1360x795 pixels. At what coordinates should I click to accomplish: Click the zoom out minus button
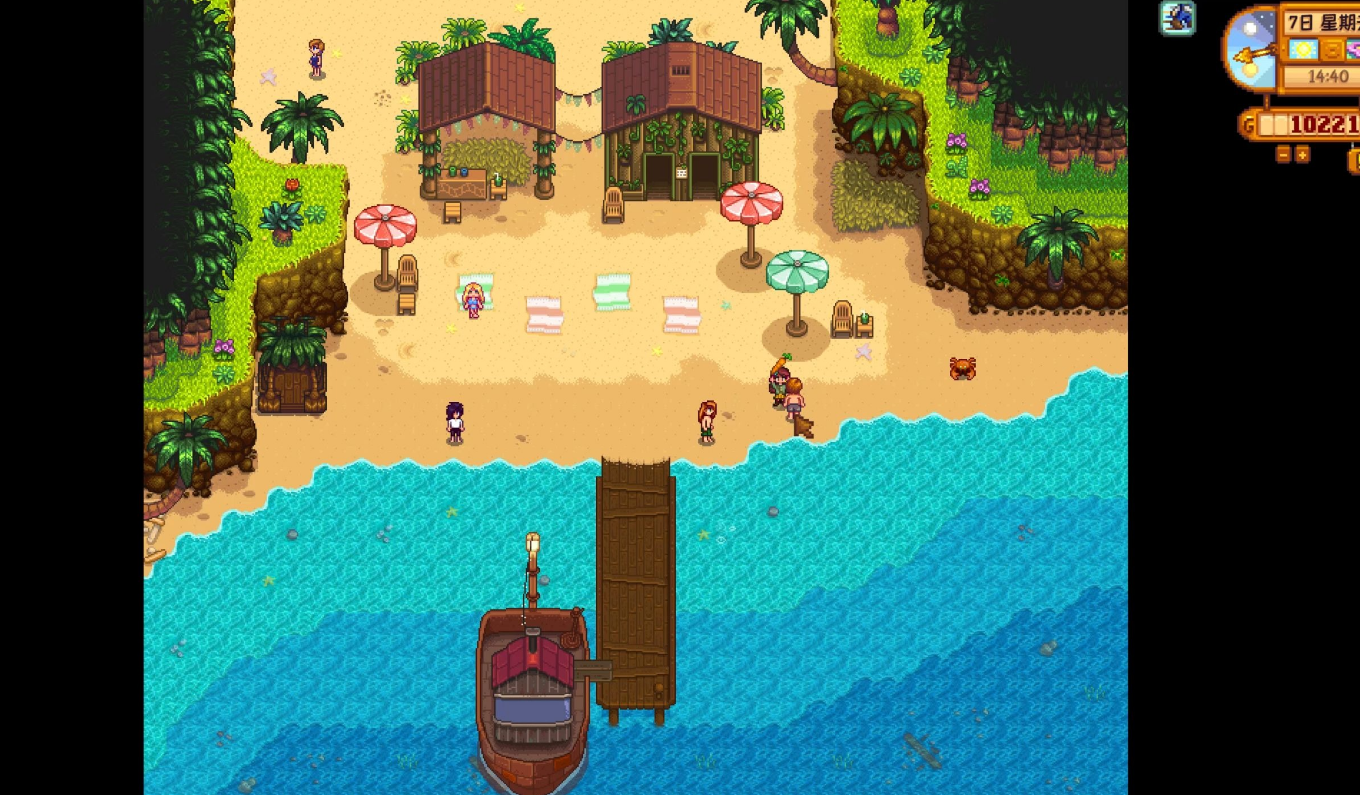[1284, 154]
